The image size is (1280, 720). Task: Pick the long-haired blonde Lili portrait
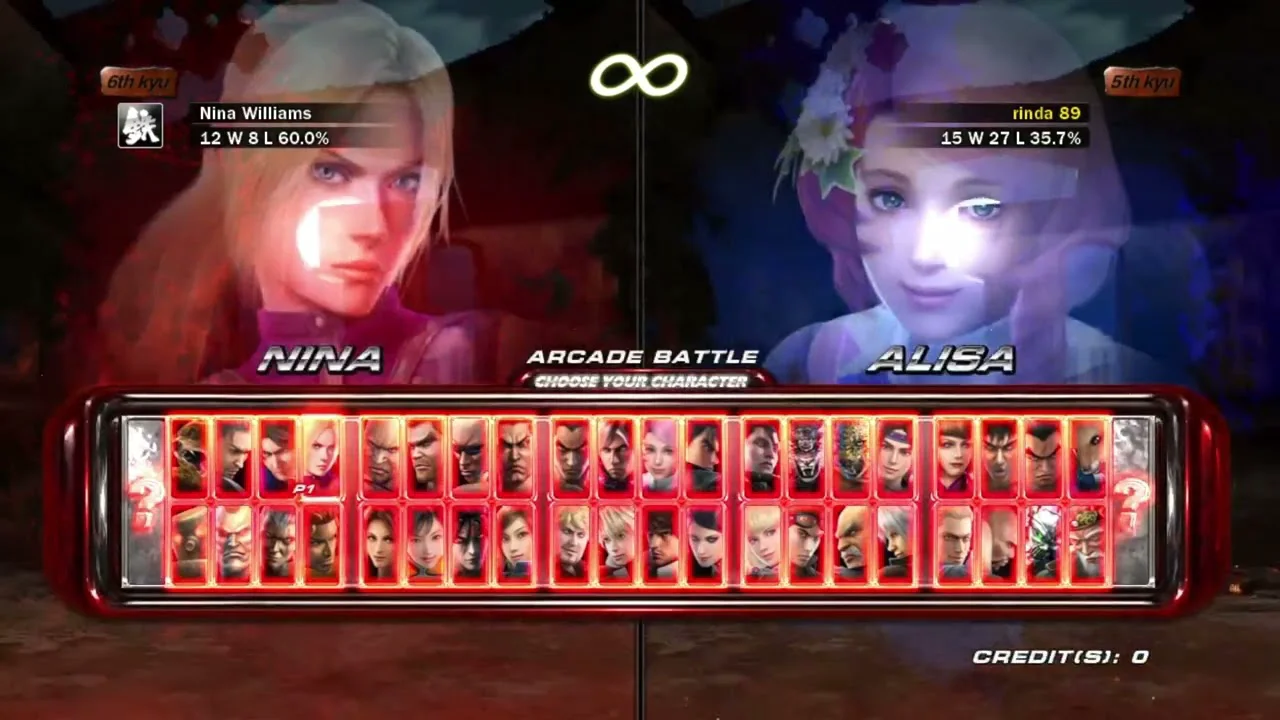762,543
